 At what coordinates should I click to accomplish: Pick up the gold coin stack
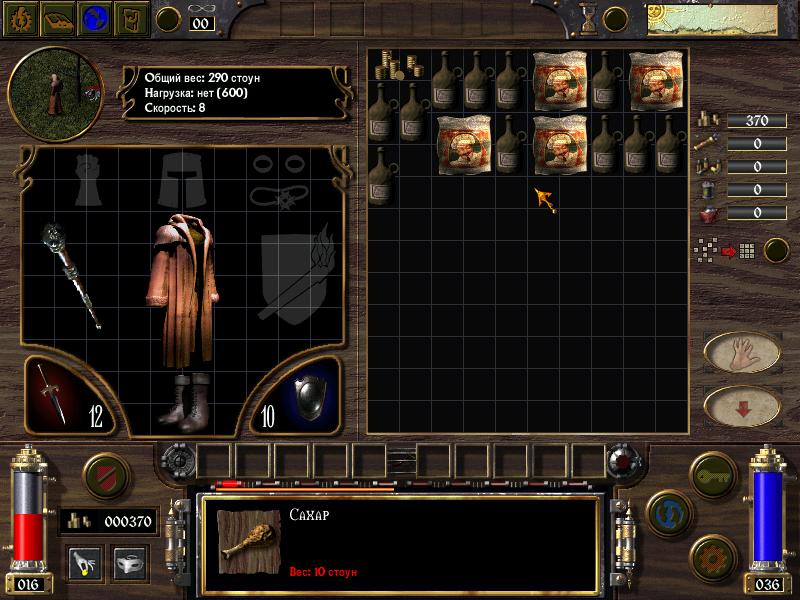[x=387, y=65]
